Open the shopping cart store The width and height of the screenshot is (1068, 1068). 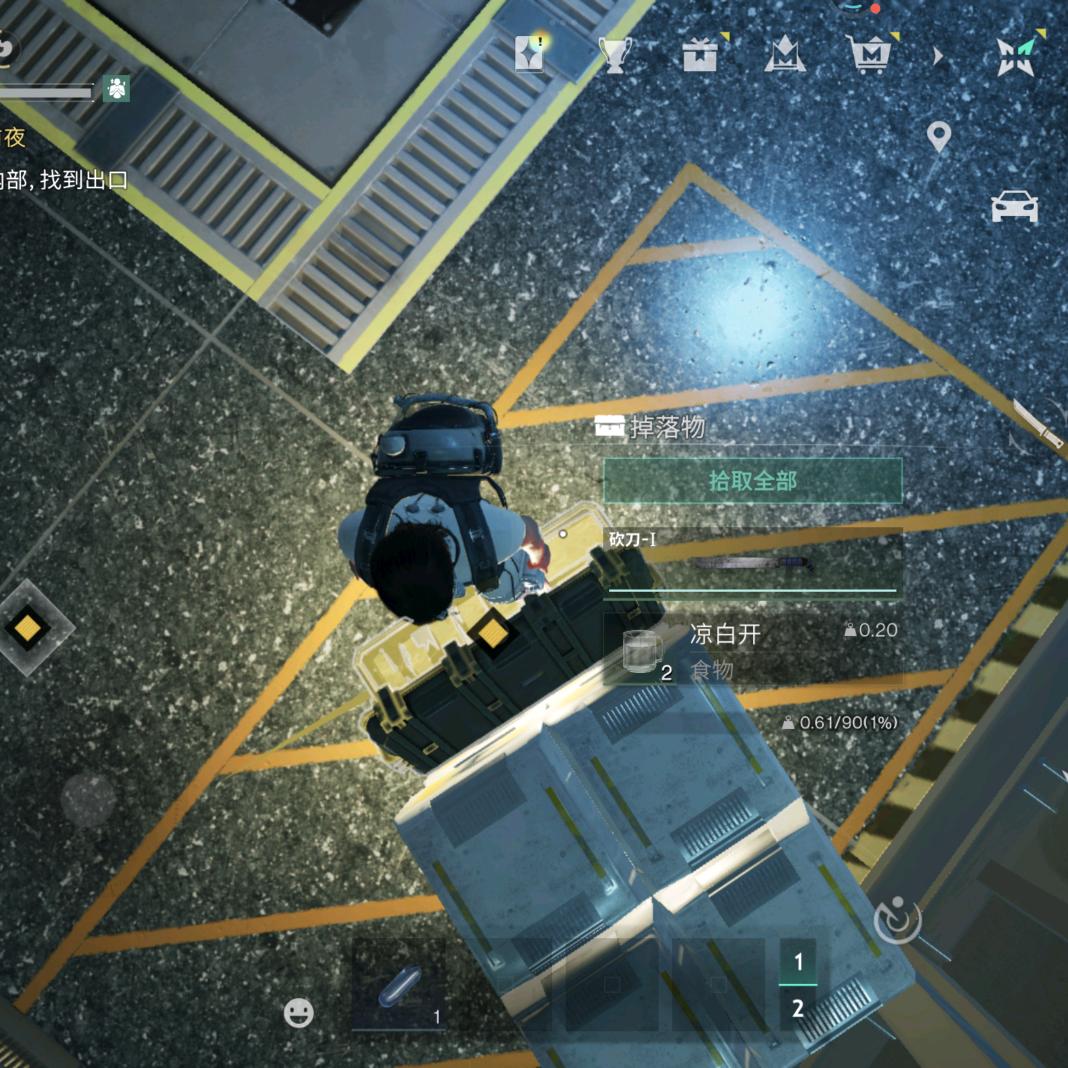tap(869, 55)
